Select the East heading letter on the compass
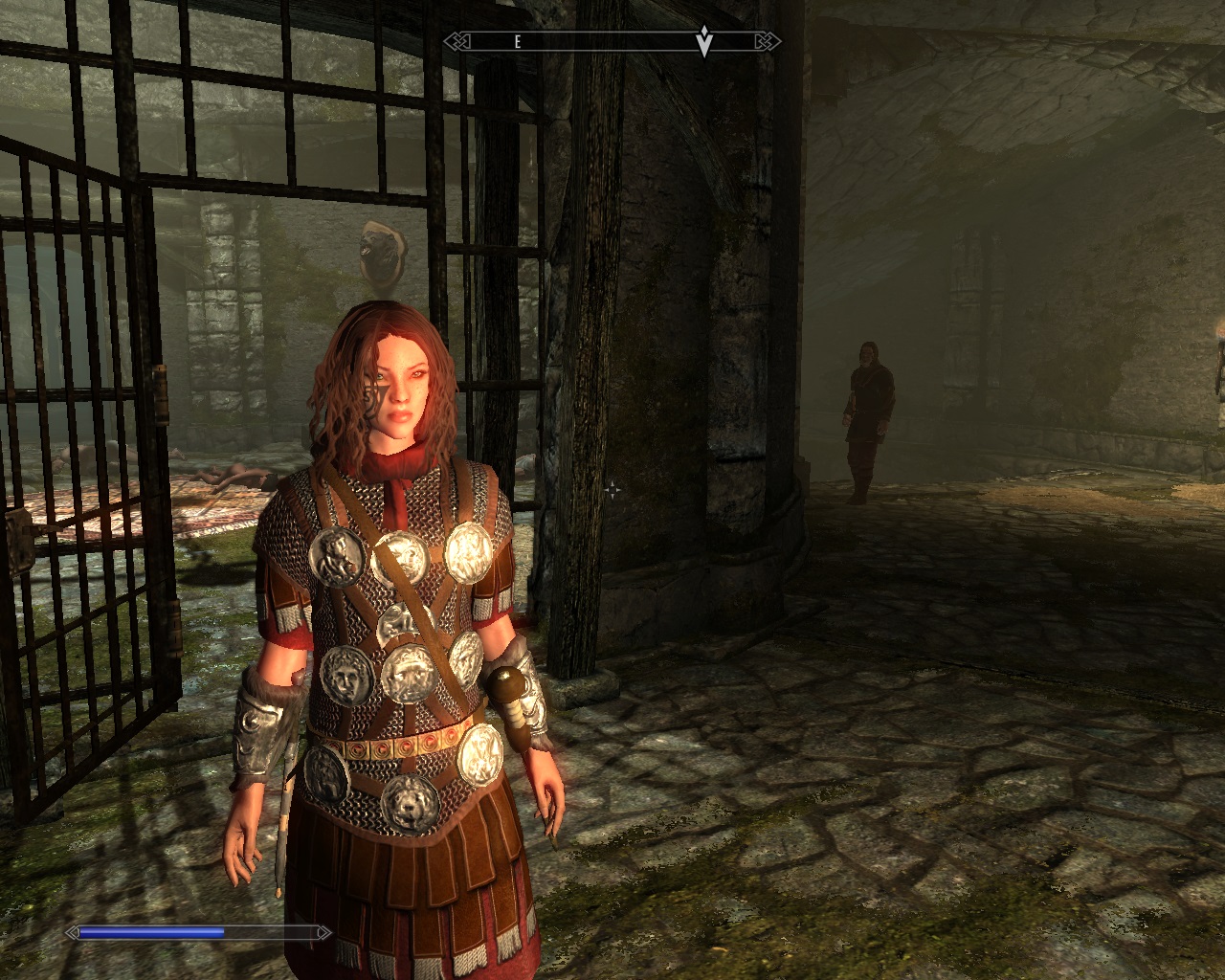The image size is (1225, 980). click(x=518, y=41)
